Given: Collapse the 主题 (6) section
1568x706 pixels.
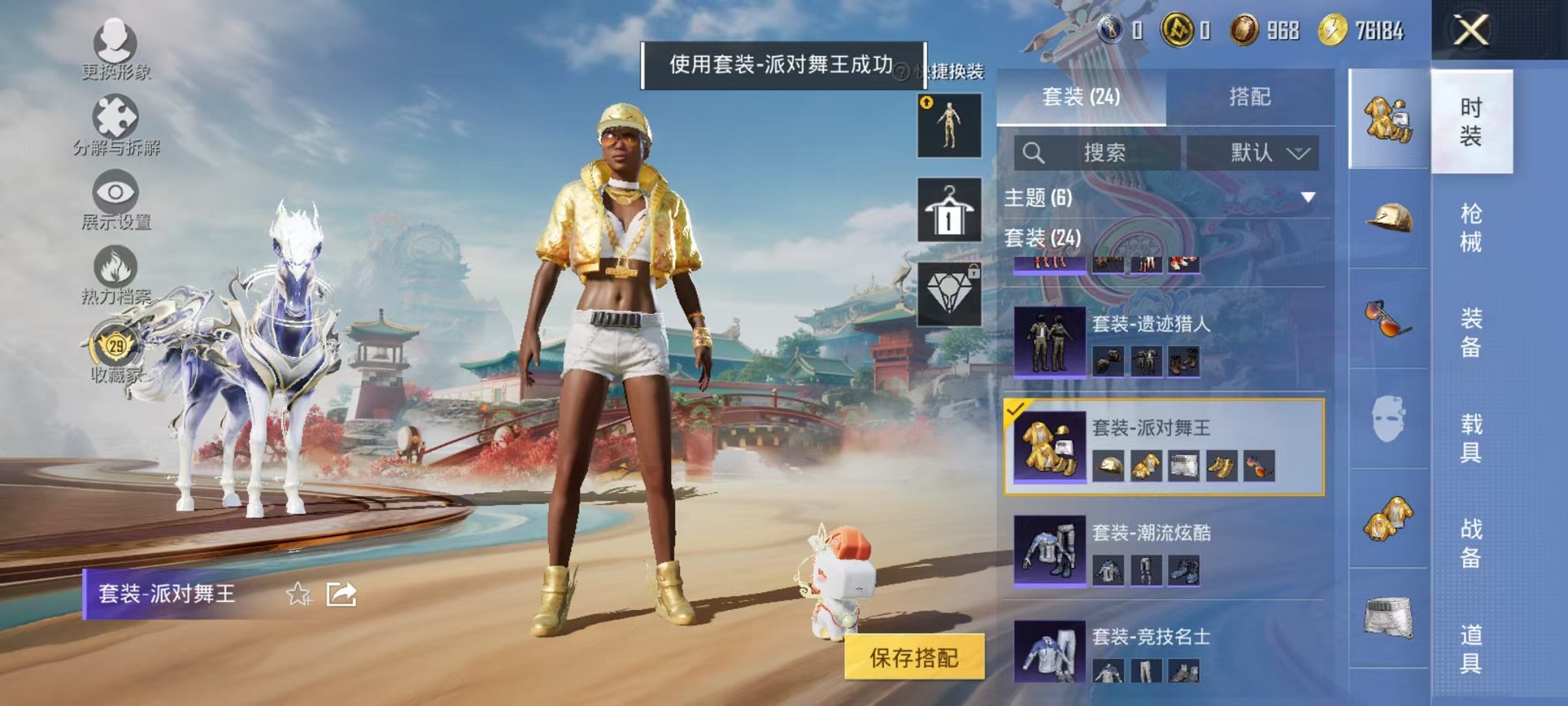Looking at the screenshot, I should coord(1307,195).
